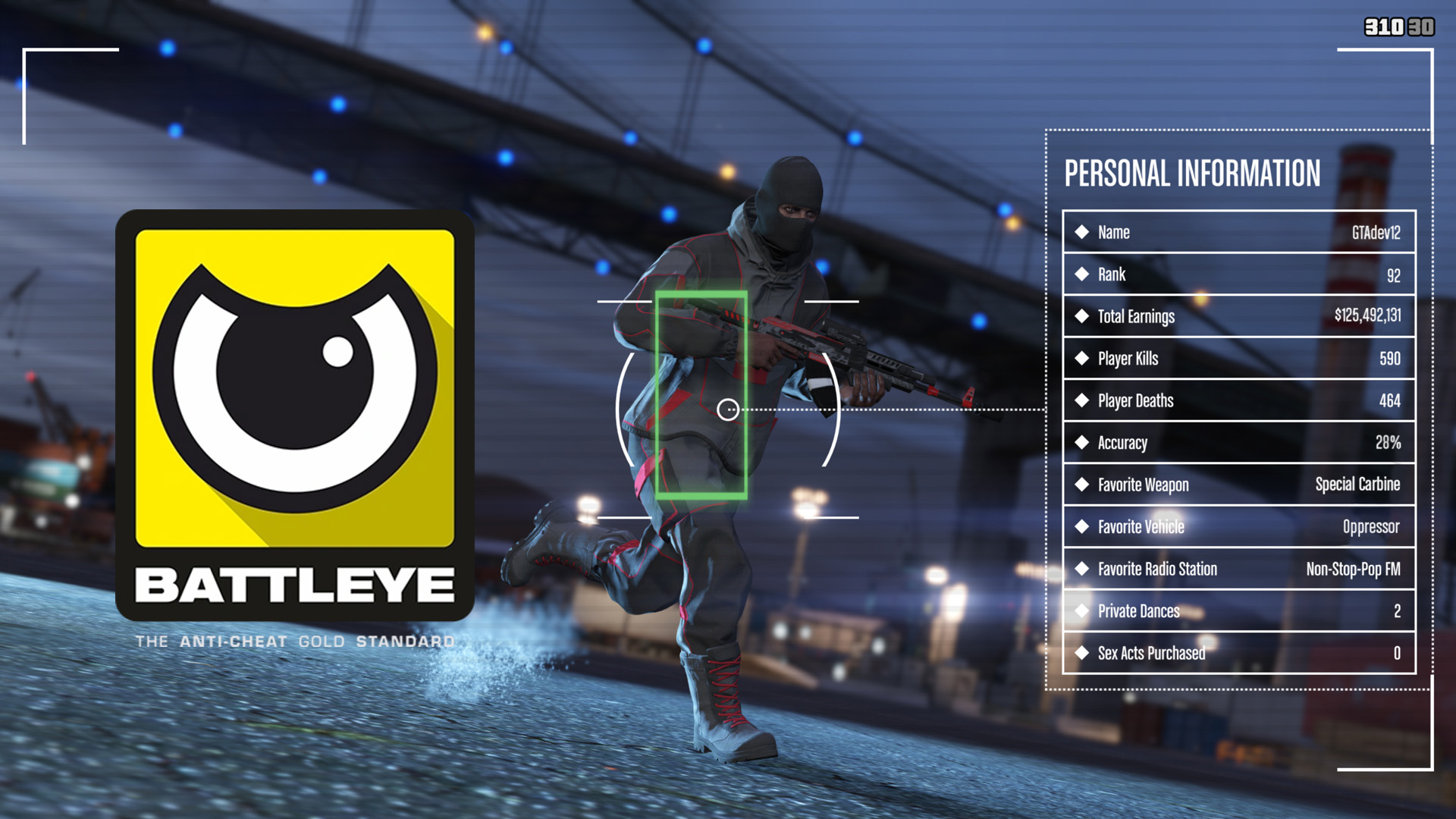Click the diamond icon next to Rank

coord(1082,275)
